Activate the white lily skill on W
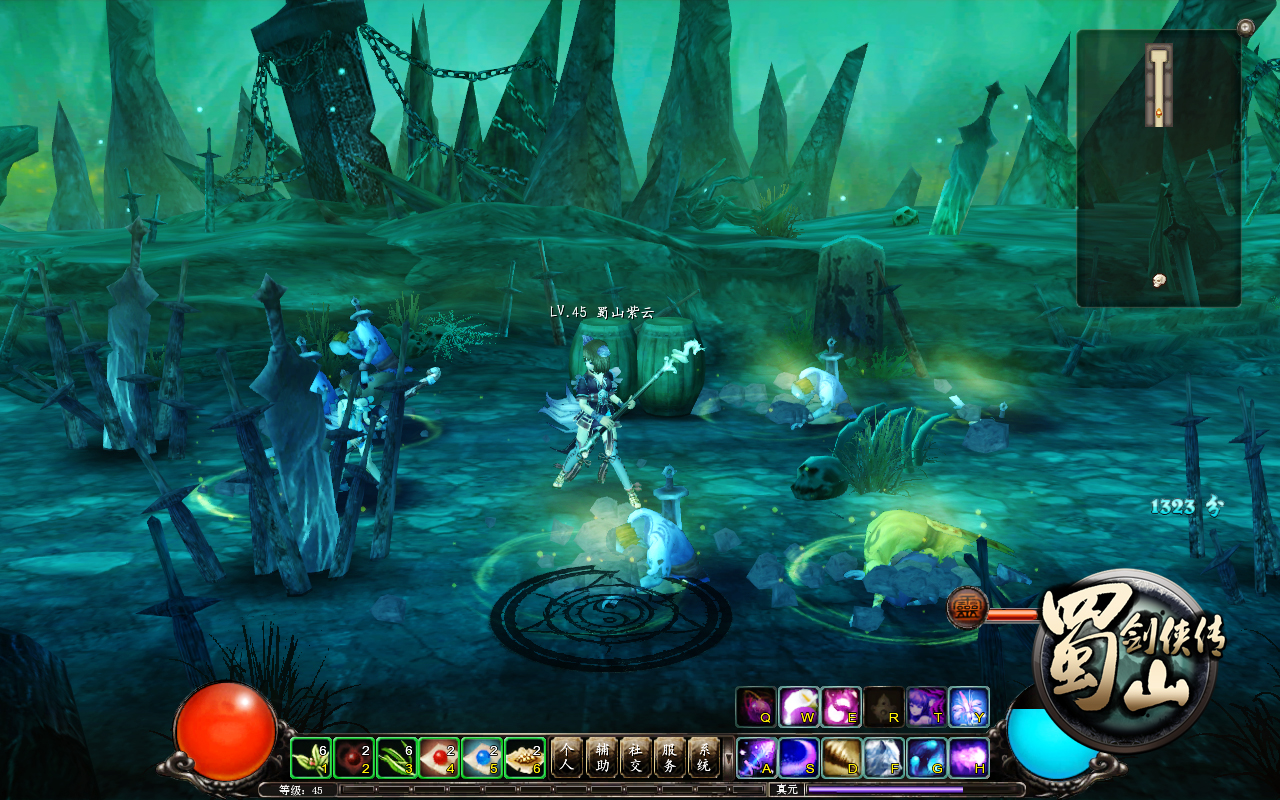The height and width of the screenshot is (800, 1280). (x=799, y=707)
